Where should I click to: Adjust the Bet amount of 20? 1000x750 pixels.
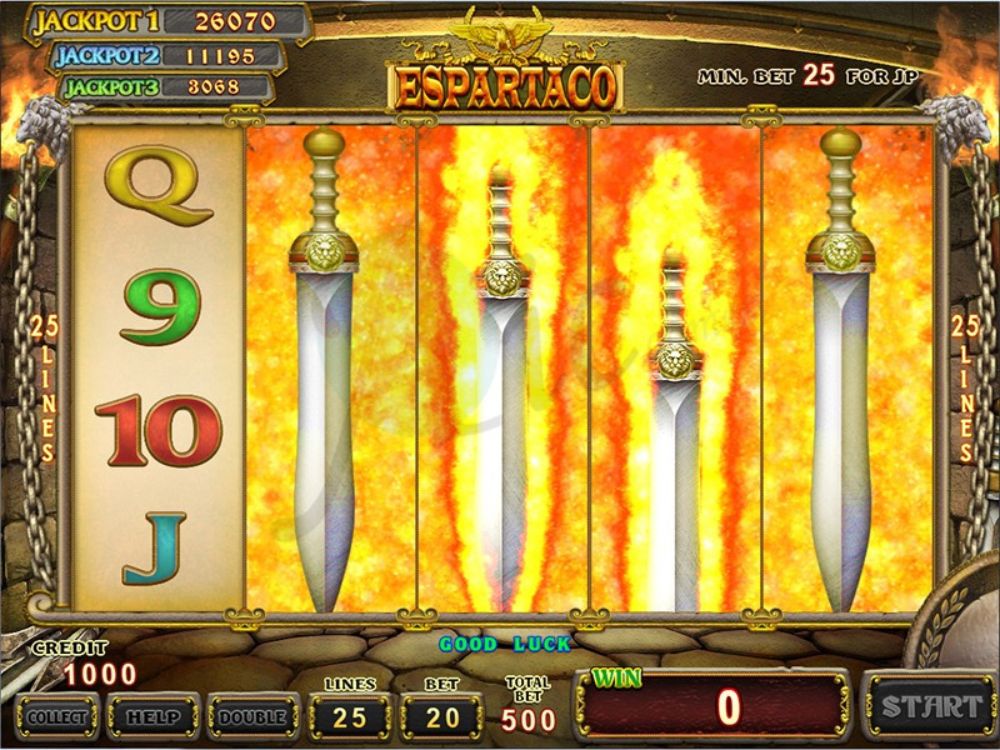442,716
